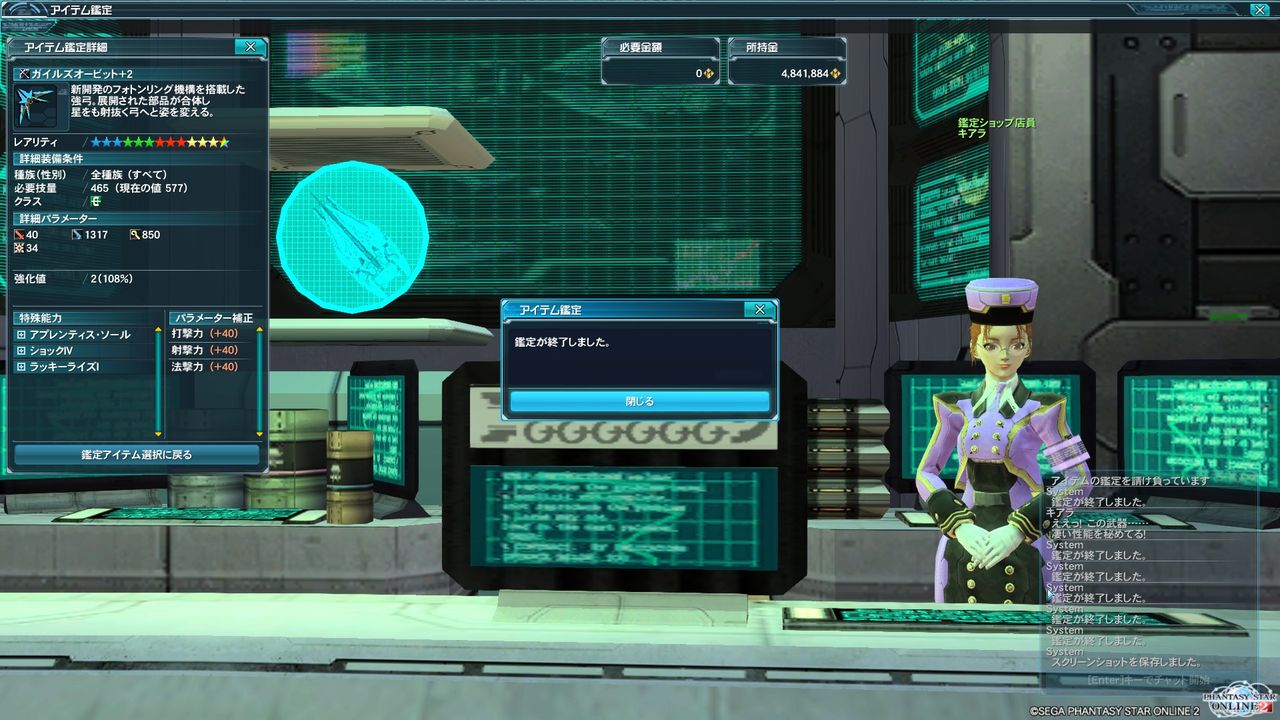Click the 詳細パラメーター section header

[60, 218]
